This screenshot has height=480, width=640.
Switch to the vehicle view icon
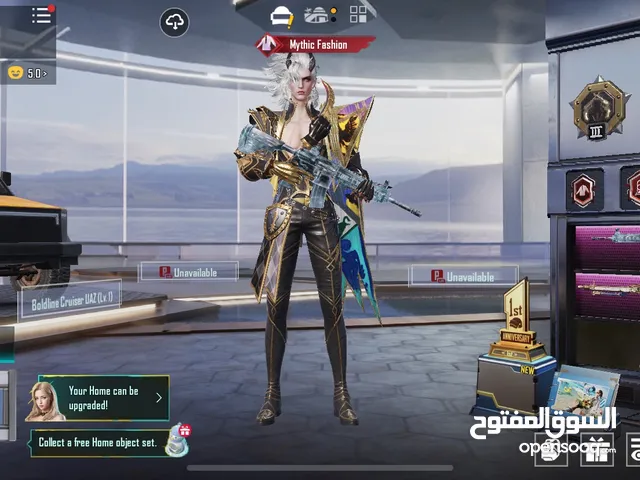[319, 15]
